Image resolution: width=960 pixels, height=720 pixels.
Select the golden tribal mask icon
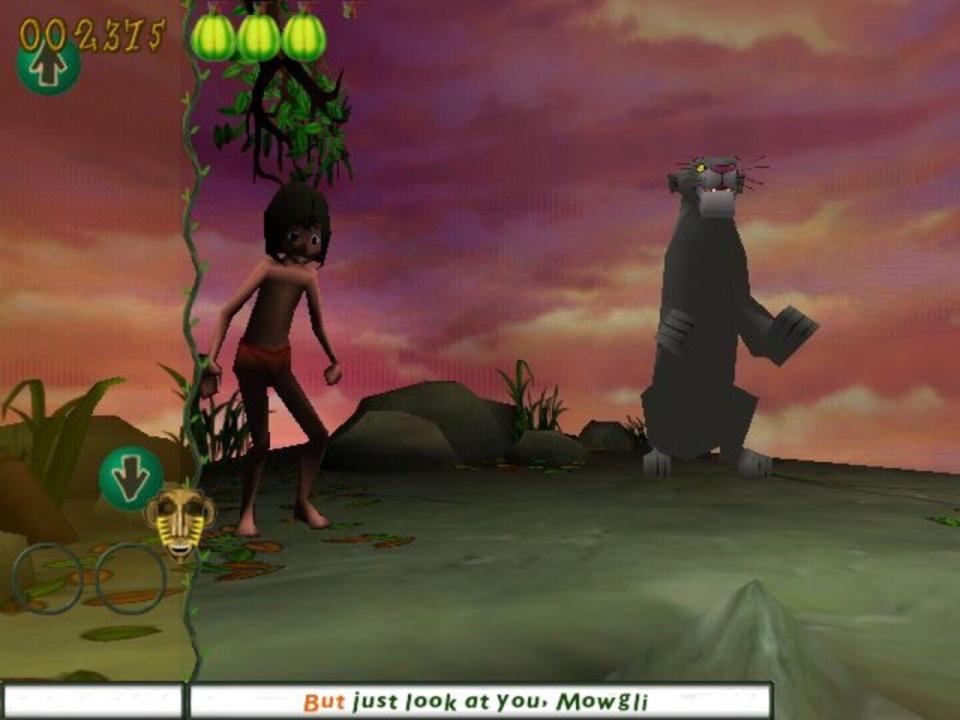click(180, 520)
